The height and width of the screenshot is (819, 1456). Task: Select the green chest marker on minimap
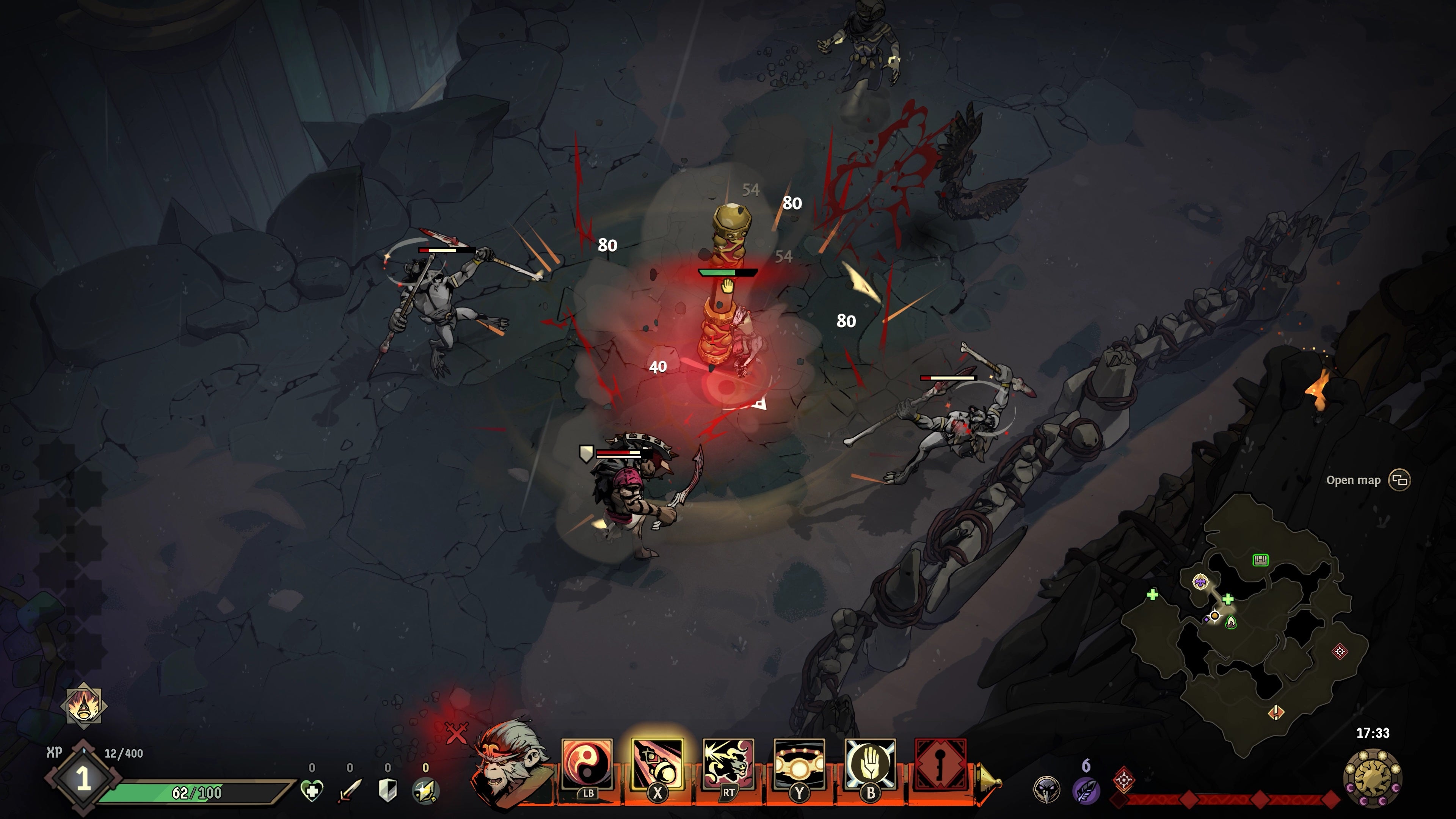pyautogui.click(x=1260, y=560)
